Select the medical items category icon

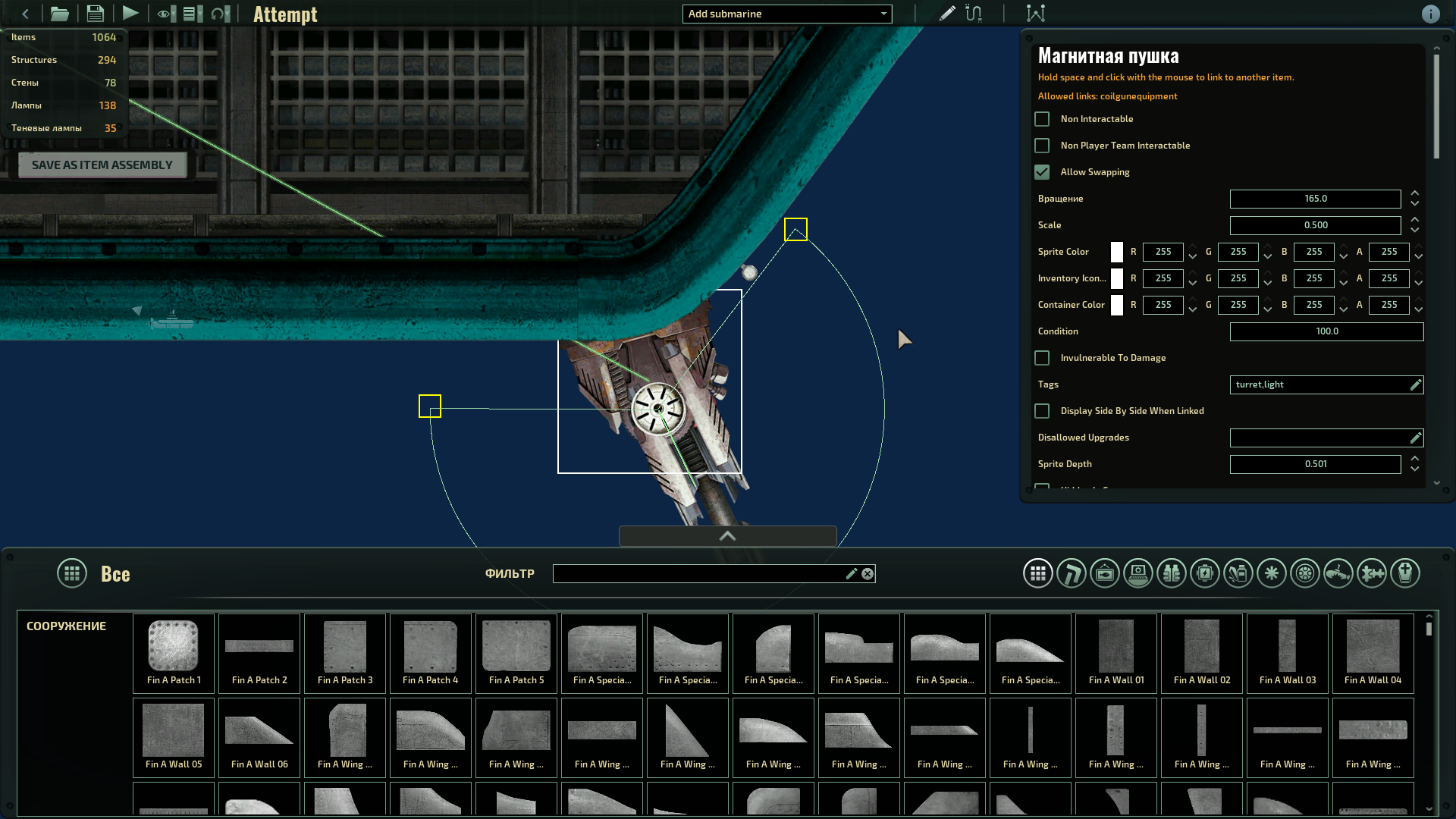(x=1238, y=573)
